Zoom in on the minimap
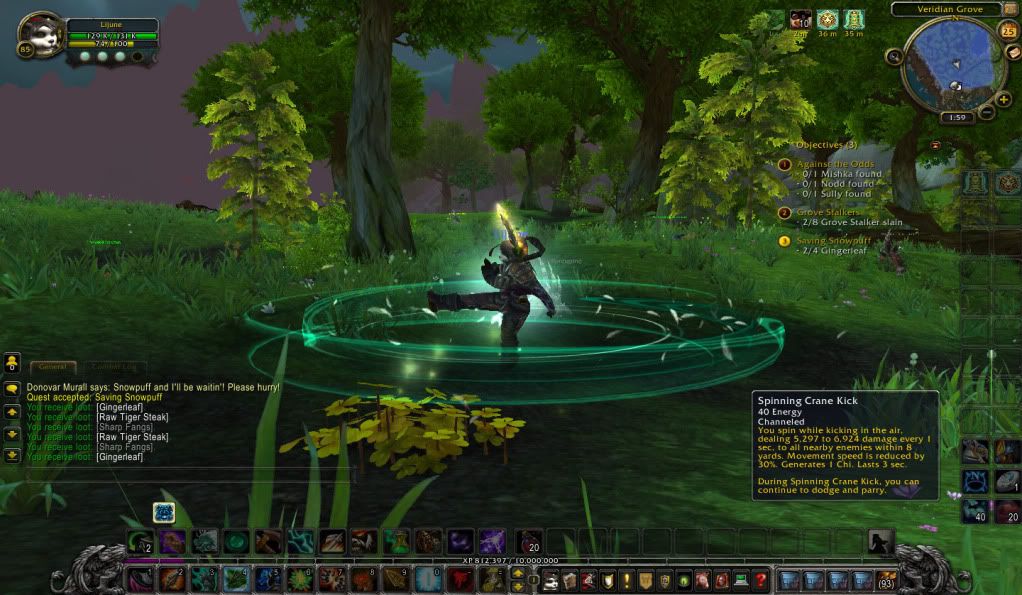Viewport: 1022px width, 595px height. pos(1003,99)
